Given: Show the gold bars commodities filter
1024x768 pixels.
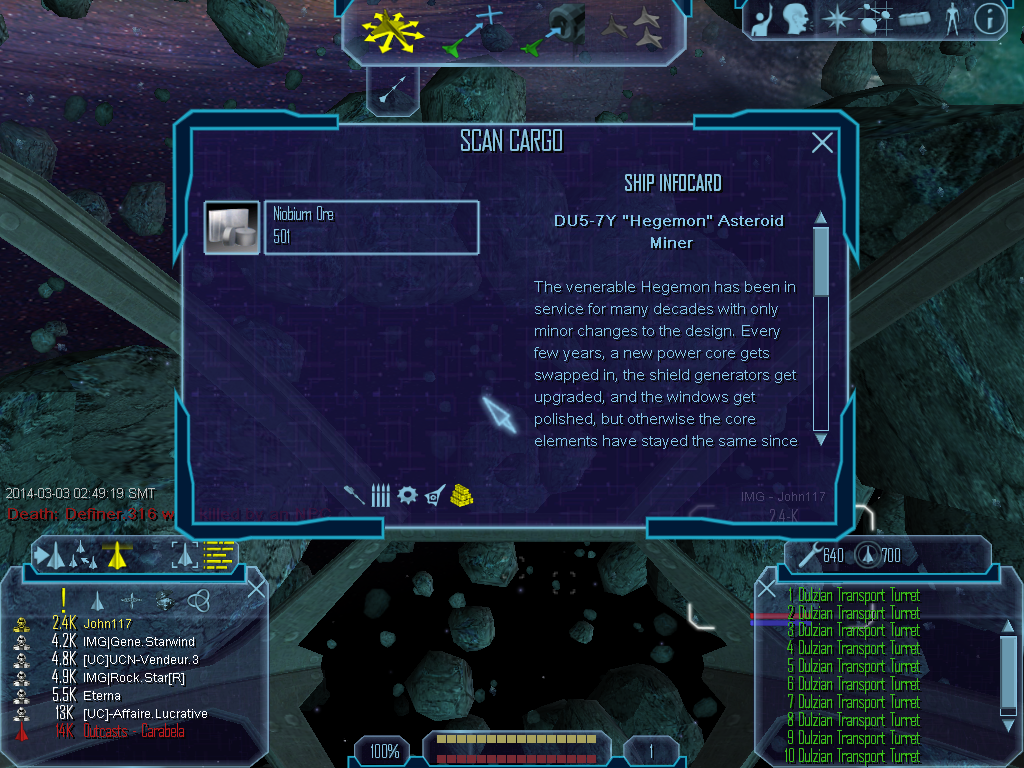Looking at the screenshot, I should [461, 494].
